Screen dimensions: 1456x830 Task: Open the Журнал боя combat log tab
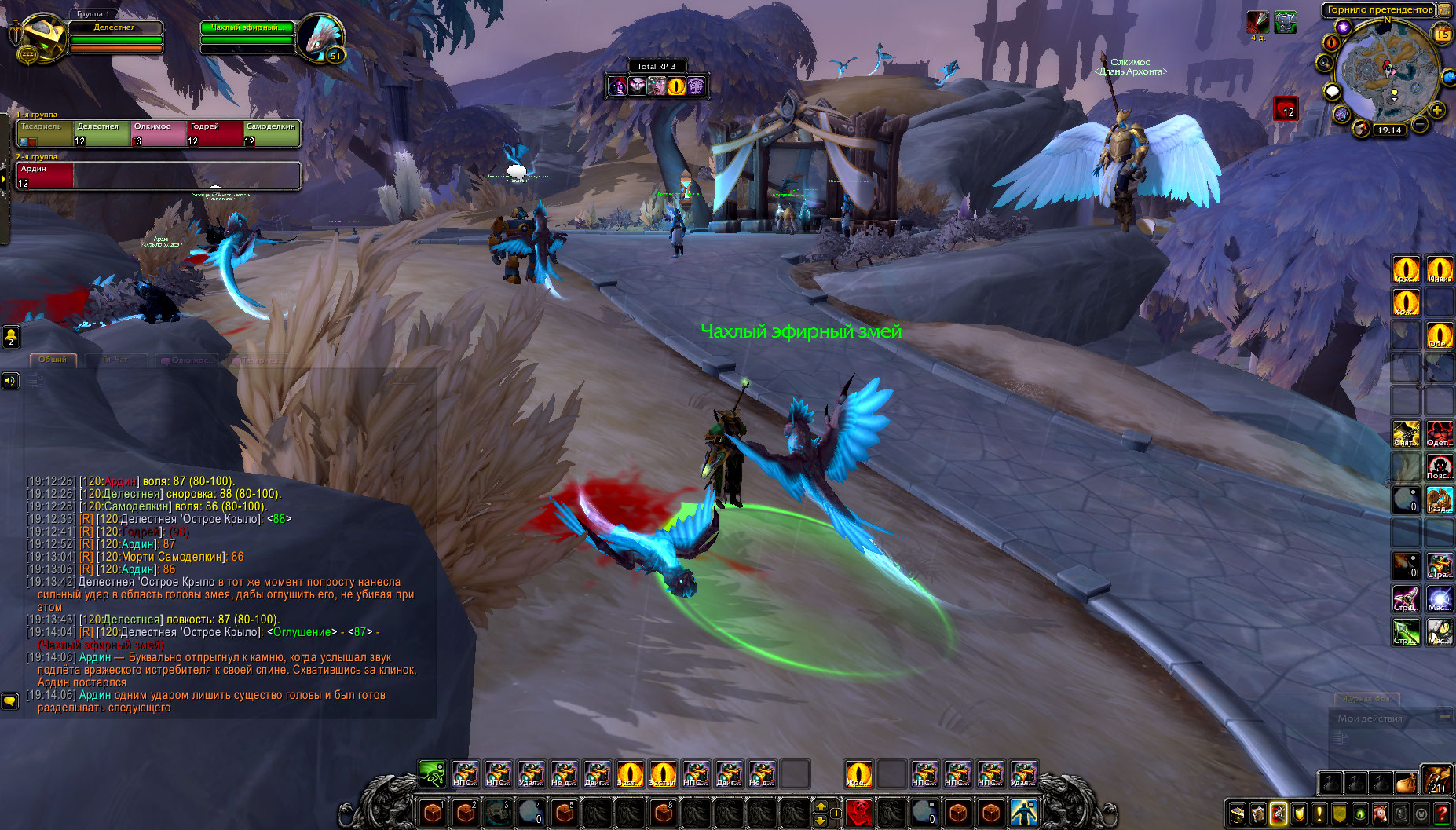click(1366, 699)
